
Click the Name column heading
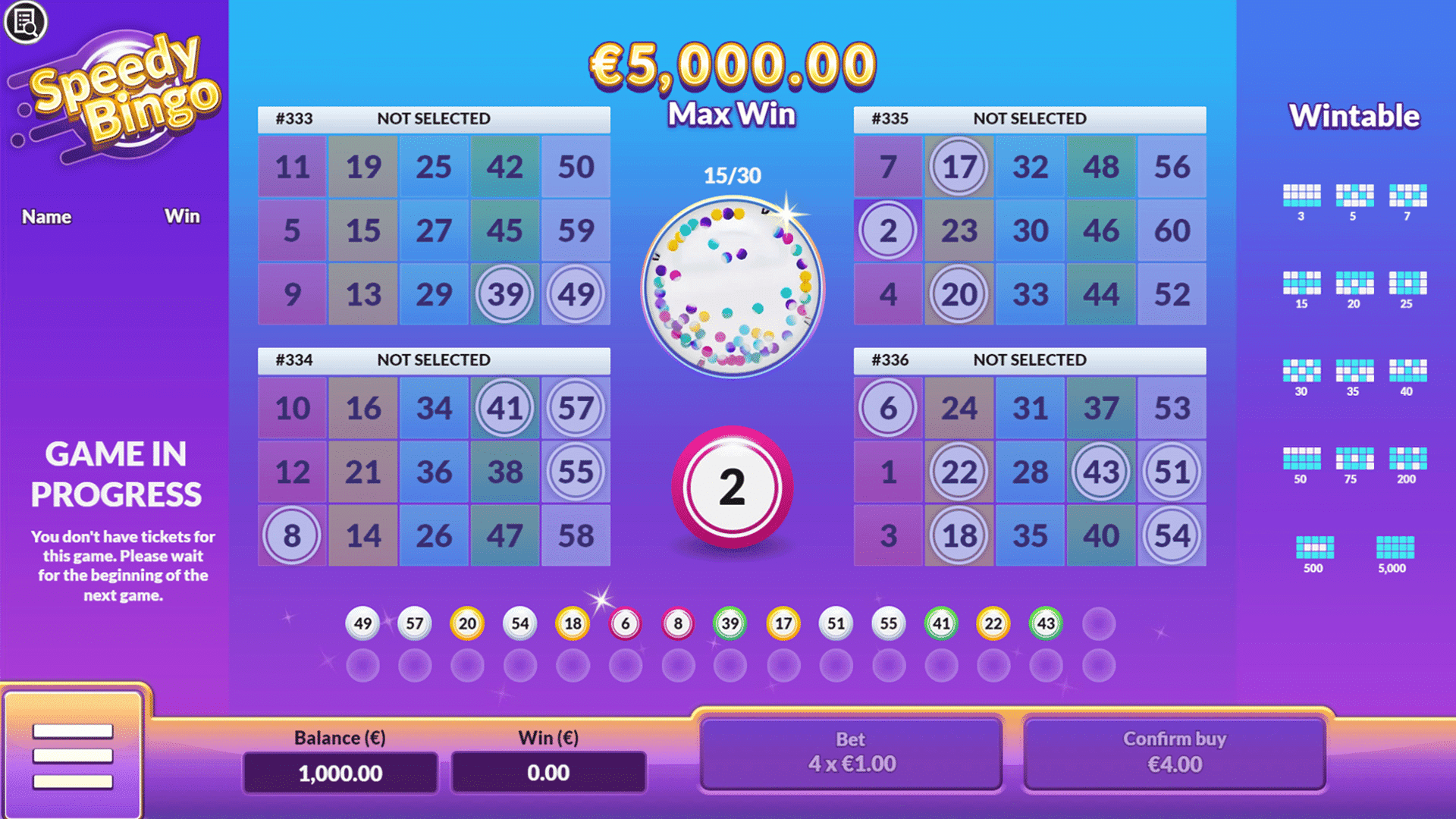click(x=47, y=217)
